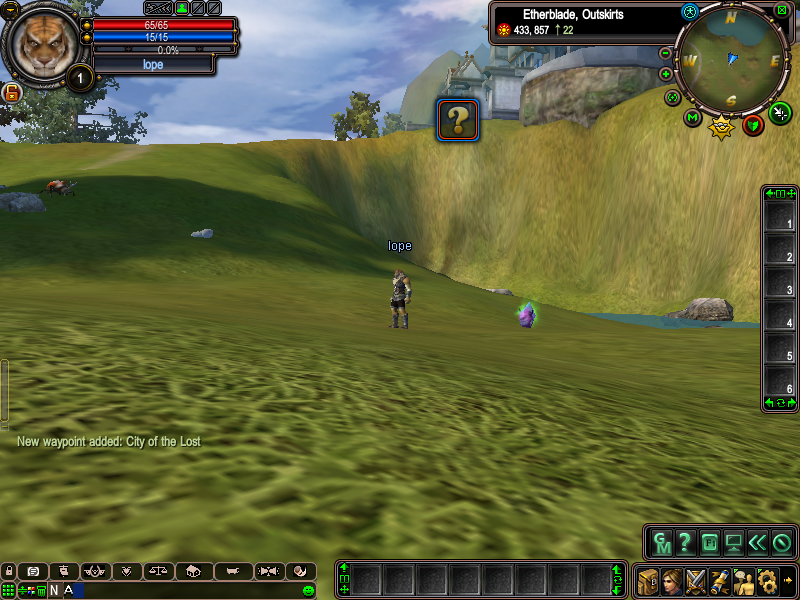The image size is (800, 600).
Task: Click the yellow question mark help prompt
Action: [x=458, y=119]
